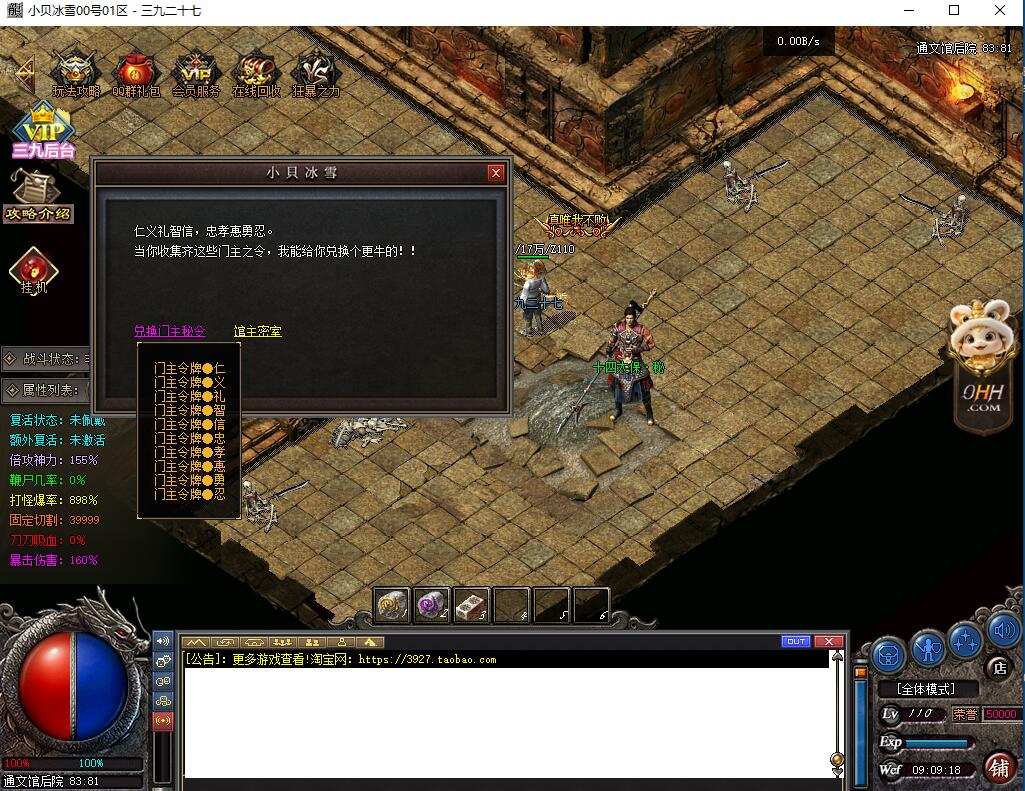Screen dimensions: 1025x791
Task: Activate the 狂暴之力 icon
Action: (x=315, y=73)
